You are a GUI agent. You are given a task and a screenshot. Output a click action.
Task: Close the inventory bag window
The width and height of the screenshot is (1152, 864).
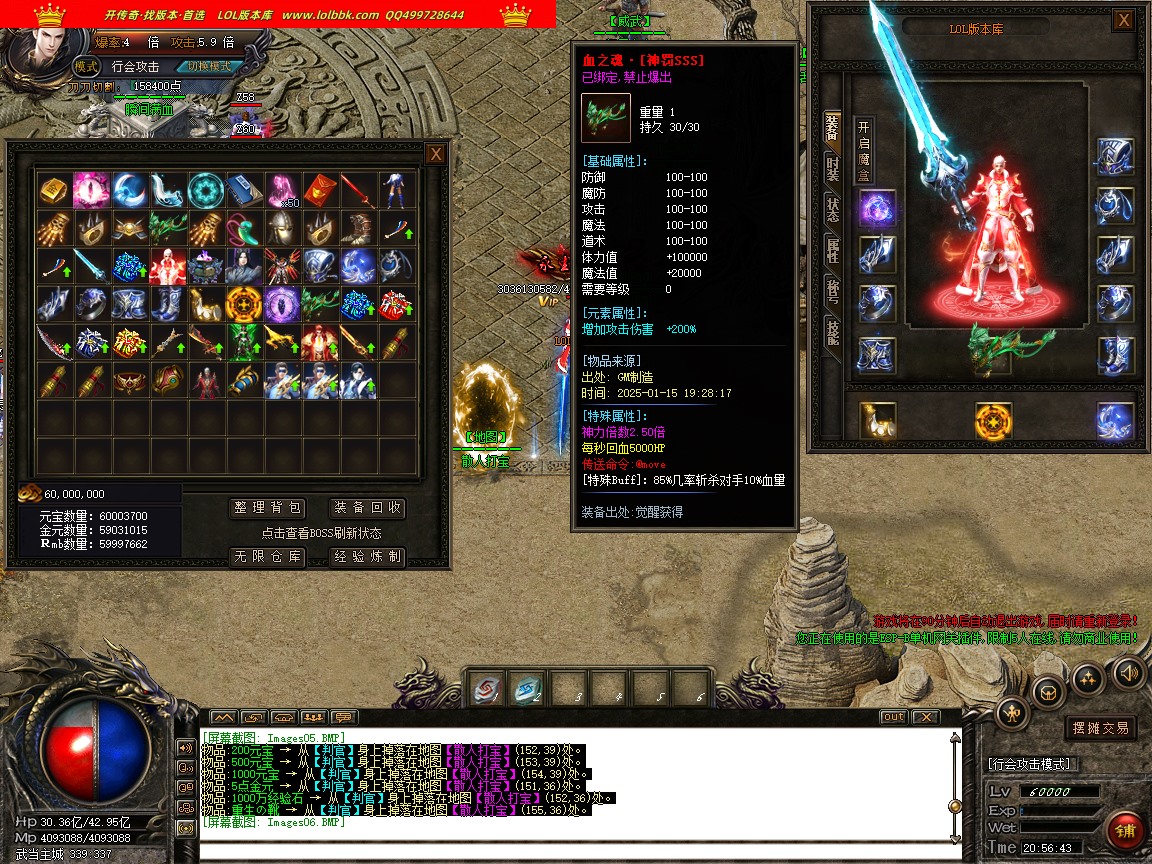[435, 154]
